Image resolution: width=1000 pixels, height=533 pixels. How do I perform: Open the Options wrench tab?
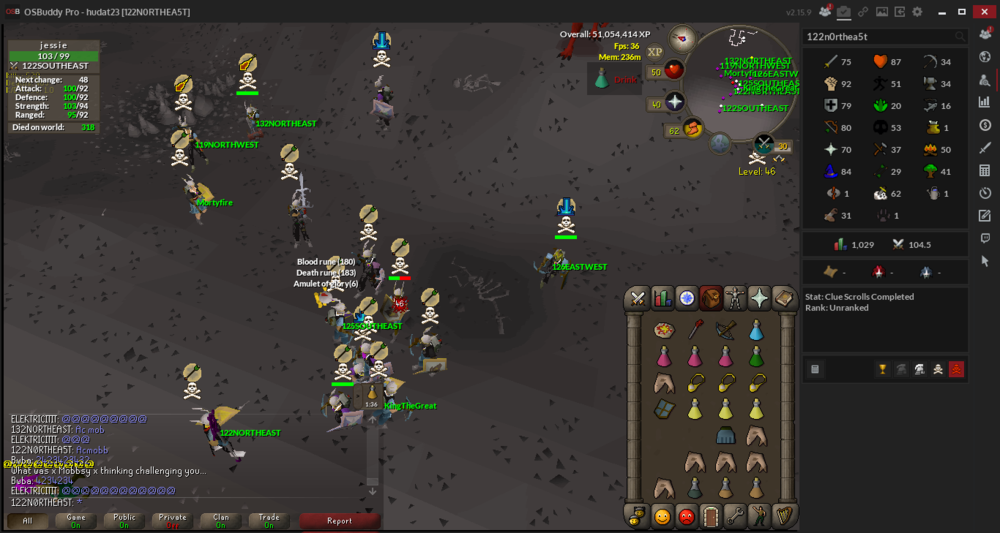[x=735, y=516]
